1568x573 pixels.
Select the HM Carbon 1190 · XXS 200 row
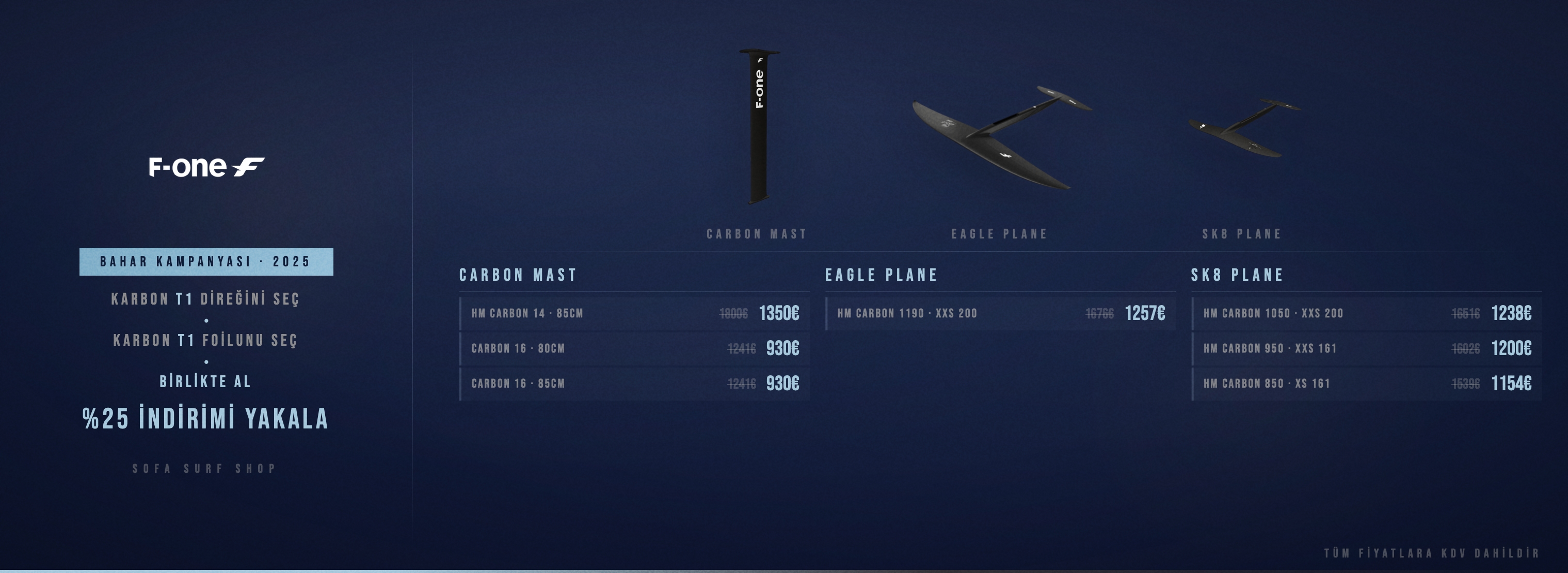pos(1000,313)
